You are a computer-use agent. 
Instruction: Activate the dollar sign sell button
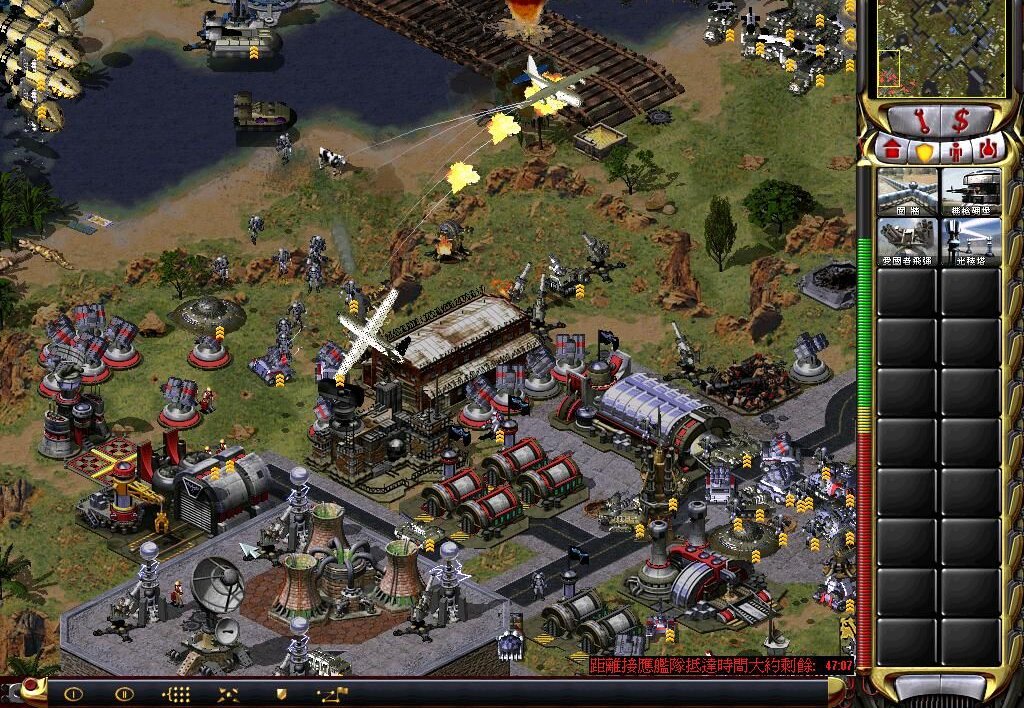point(961,120)
